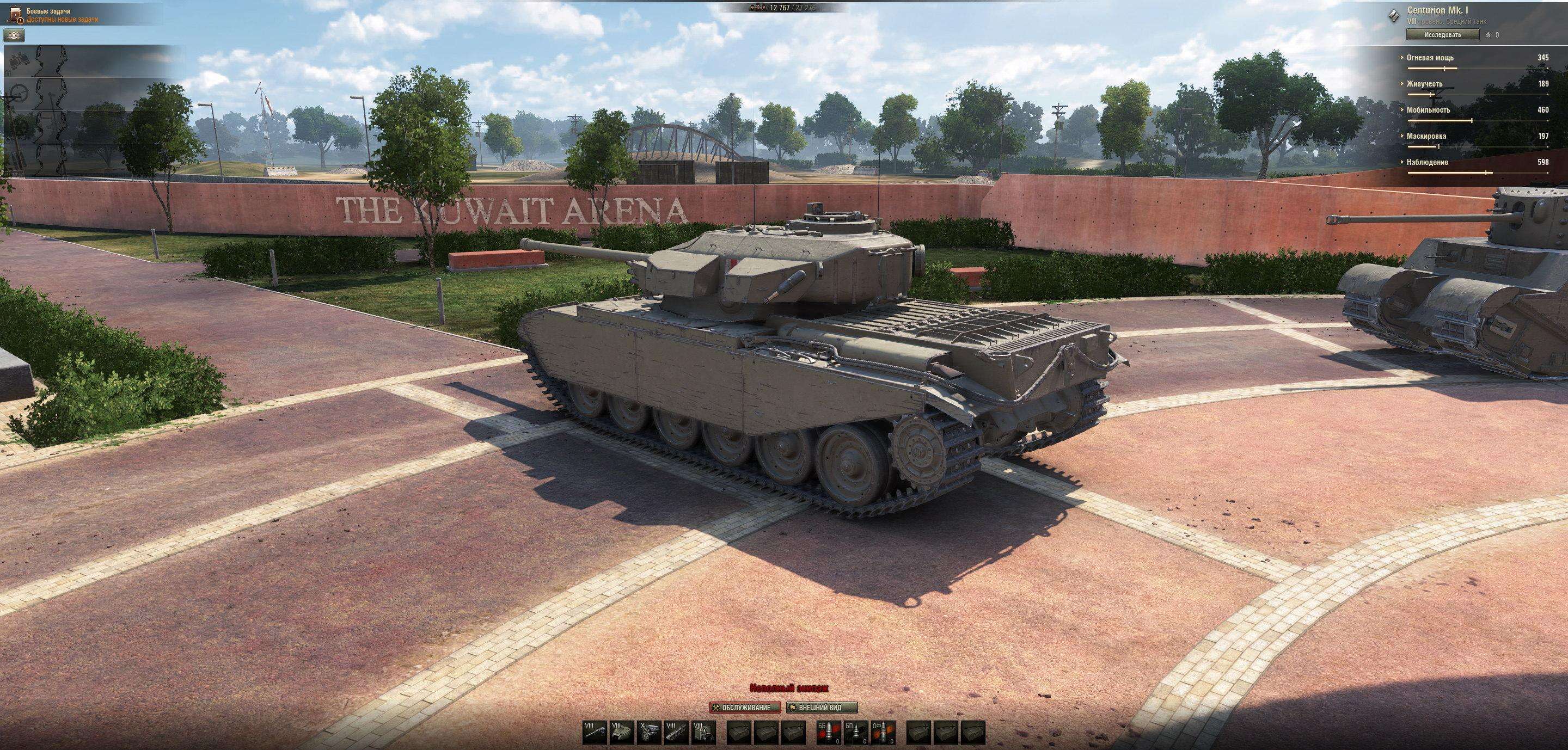The image size is (1568, 750).
Task: Choose the ОФ high-explosive shell slot
Action: tap(882, 731)
